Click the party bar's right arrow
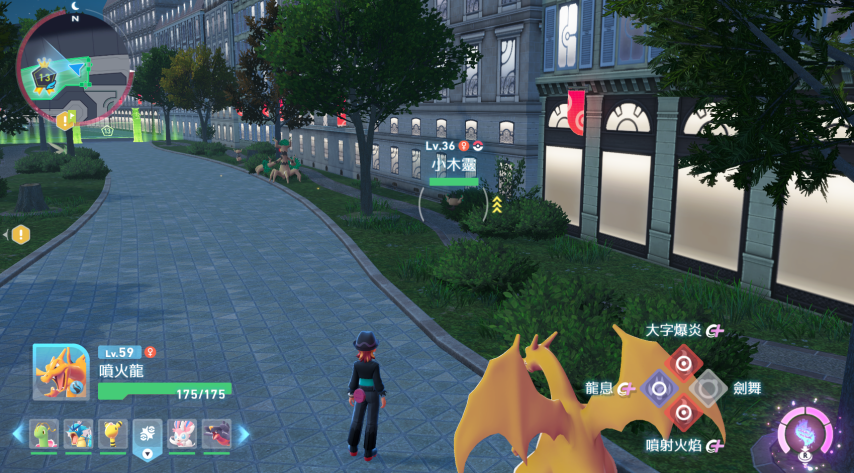Screen dimensions: 854x473 coord(243,434)
